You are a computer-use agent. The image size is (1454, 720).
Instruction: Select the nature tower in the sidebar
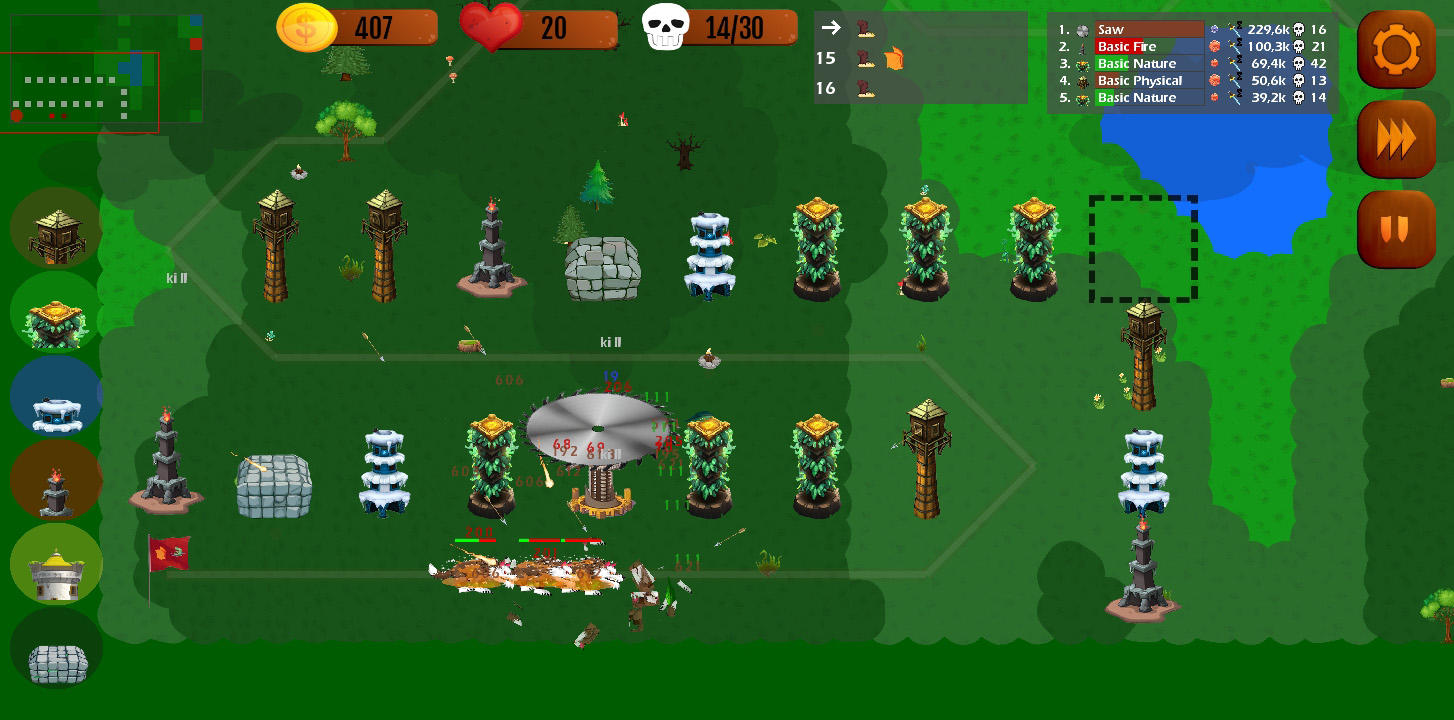[x=56, y=312]
